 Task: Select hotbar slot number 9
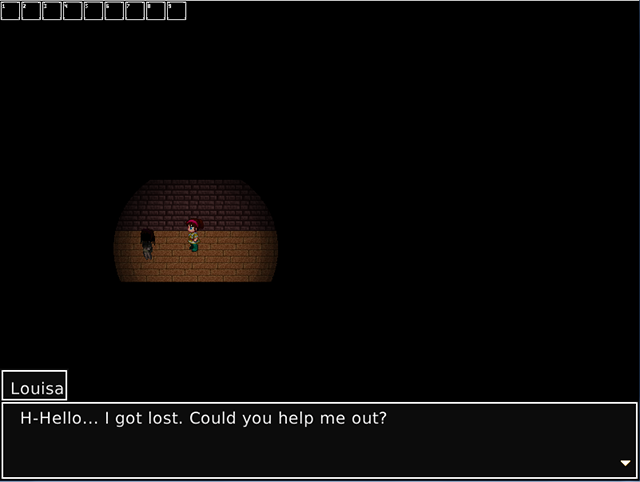(176, 11)
